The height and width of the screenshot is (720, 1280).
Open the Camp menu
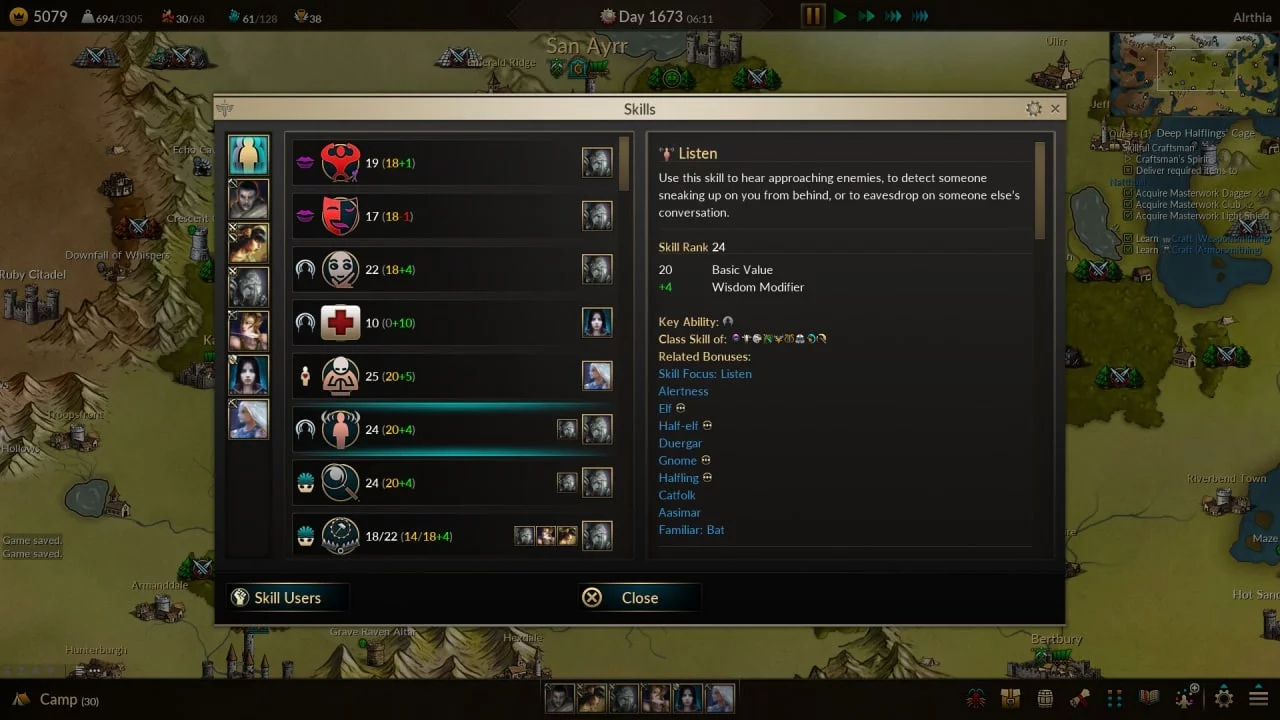(x=58, y=700)
